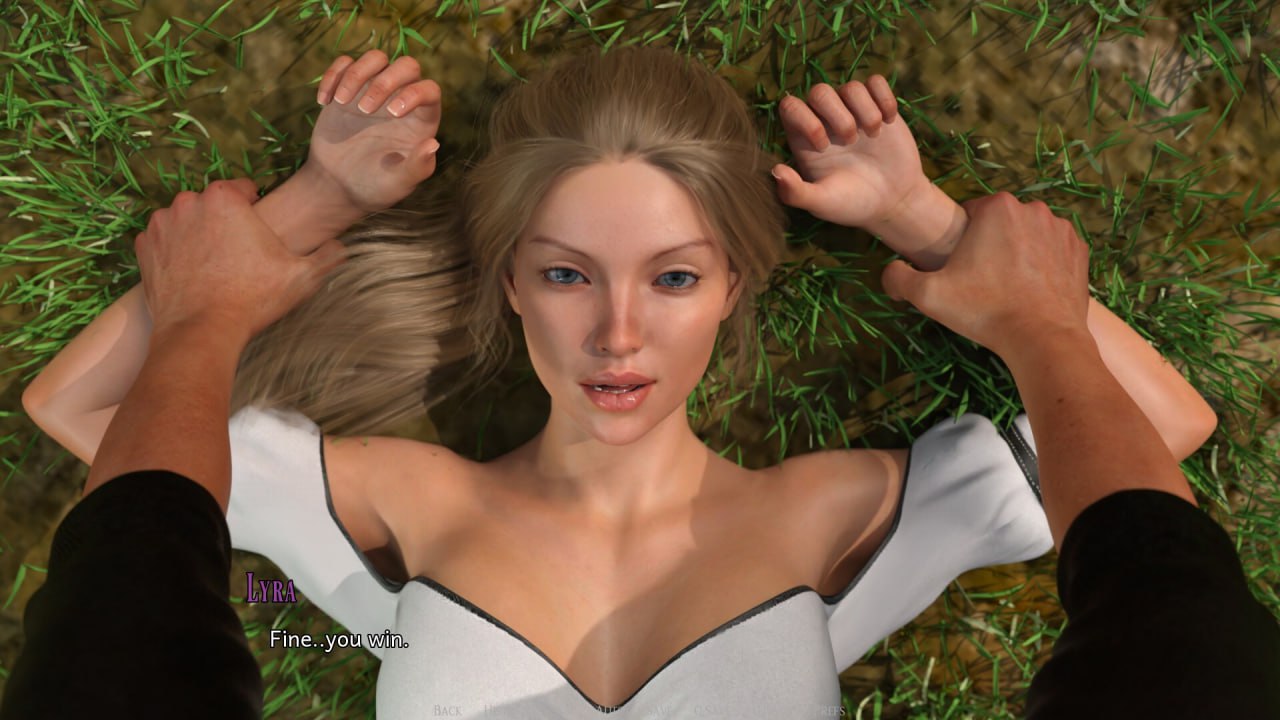
Task: Open the Prefs menu
Action: point(831,710)
